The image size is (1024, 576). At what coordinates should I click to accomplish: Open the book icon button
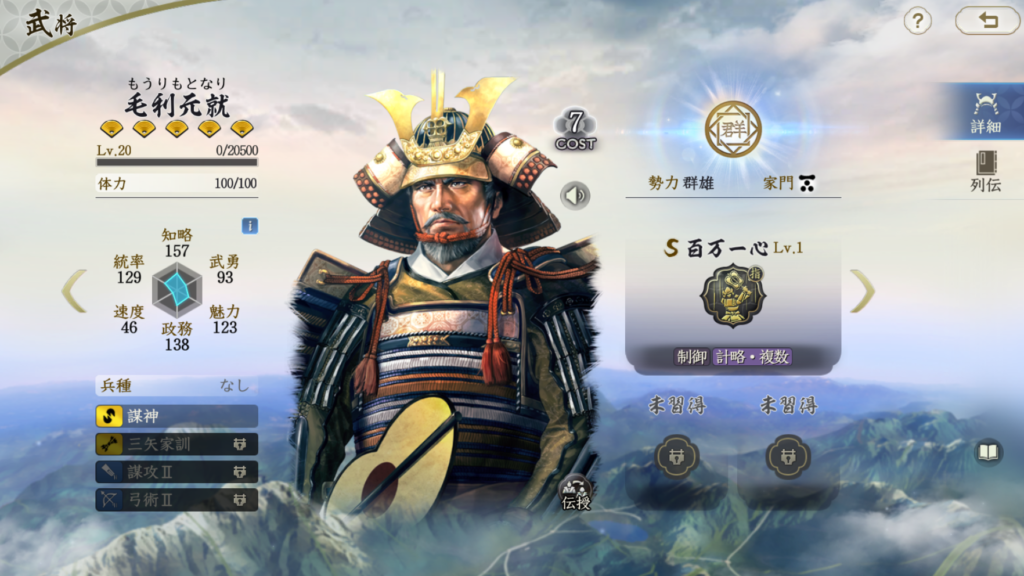tap(988, 453)
